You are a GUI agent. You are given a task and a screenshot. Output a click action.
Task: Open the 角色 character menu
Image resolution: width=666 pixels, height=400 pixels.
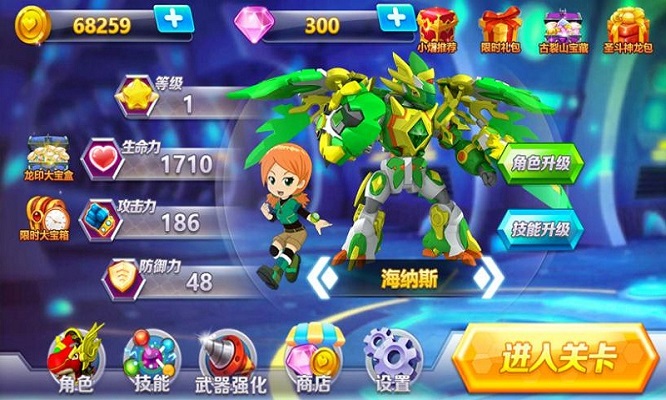click(x=77, y=357)
